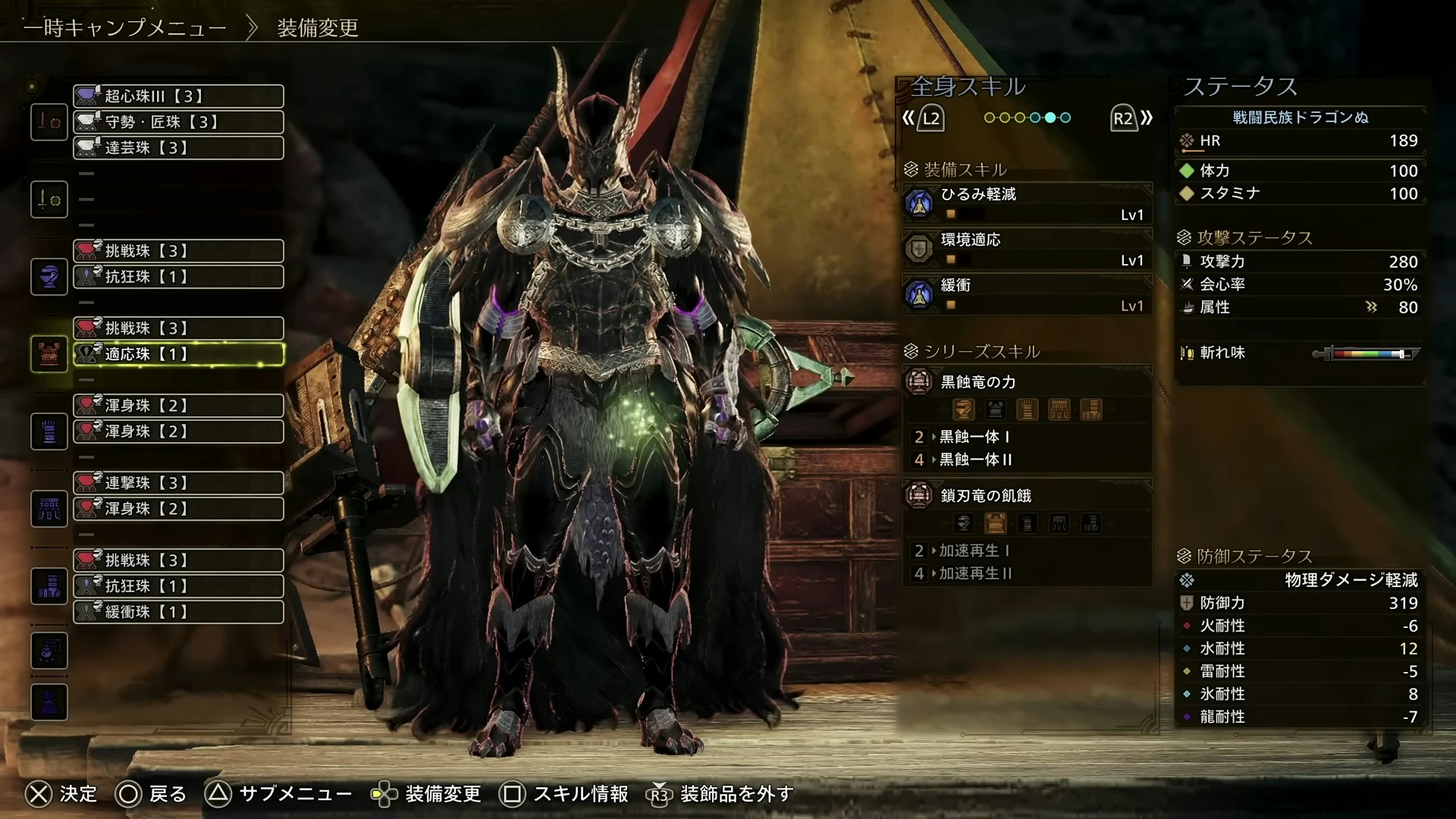This screenshot has height=819, width=1456.
Task: Select the main weapon slot icon
Action: [x=49, y=121]
